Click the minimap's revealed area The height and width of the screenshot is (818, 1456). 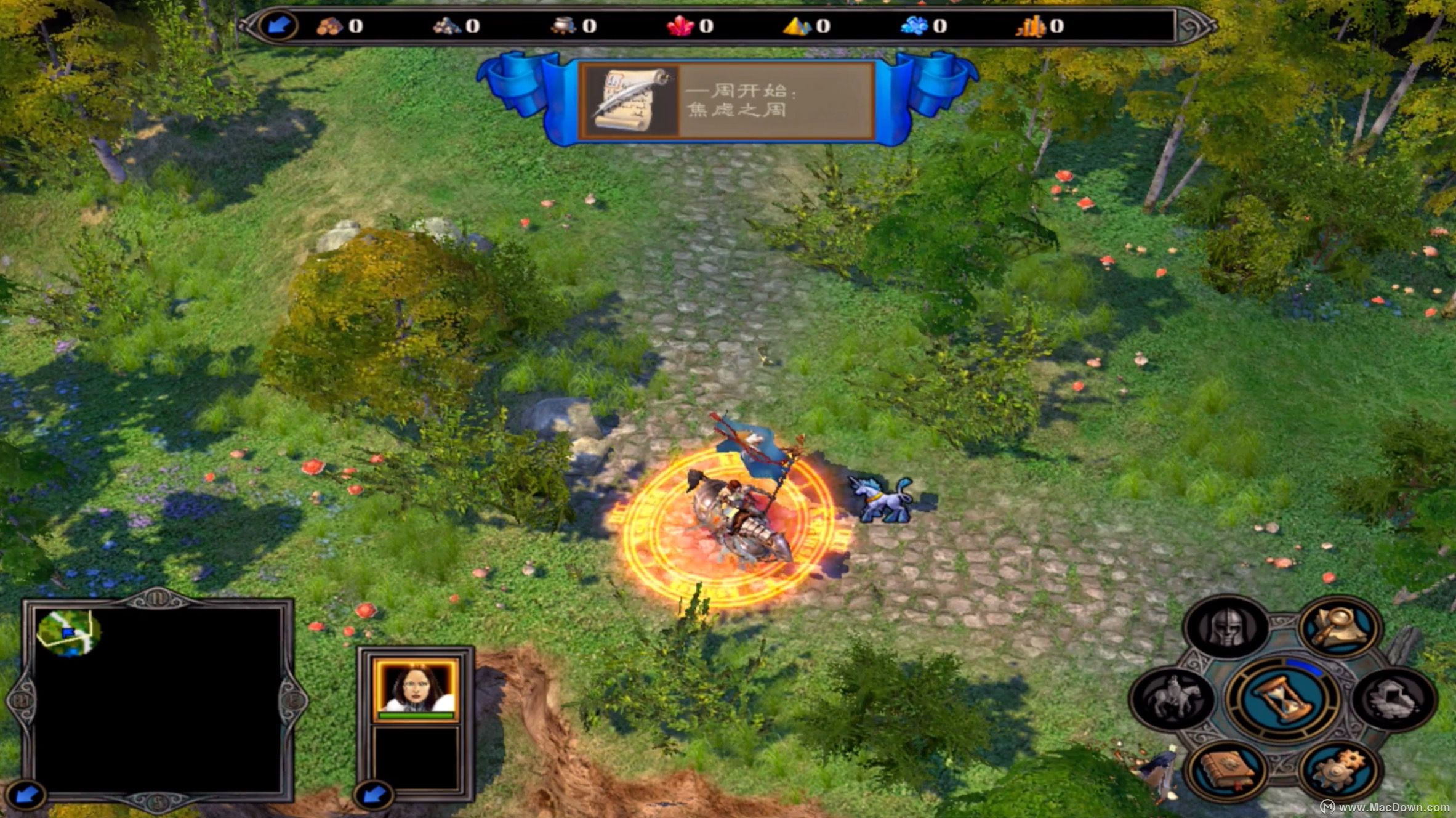(68, 633)
